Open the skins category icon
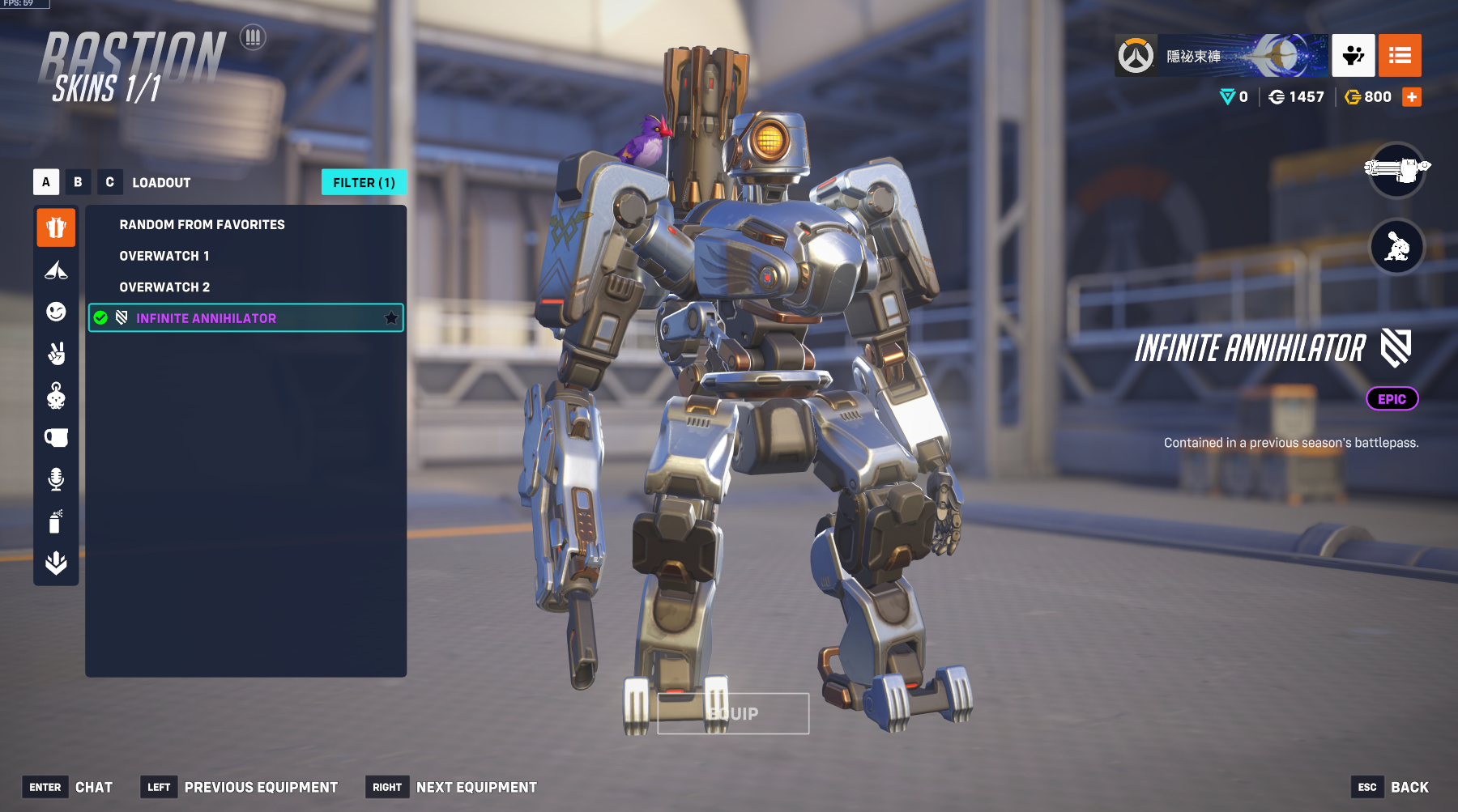 point(56,227)
